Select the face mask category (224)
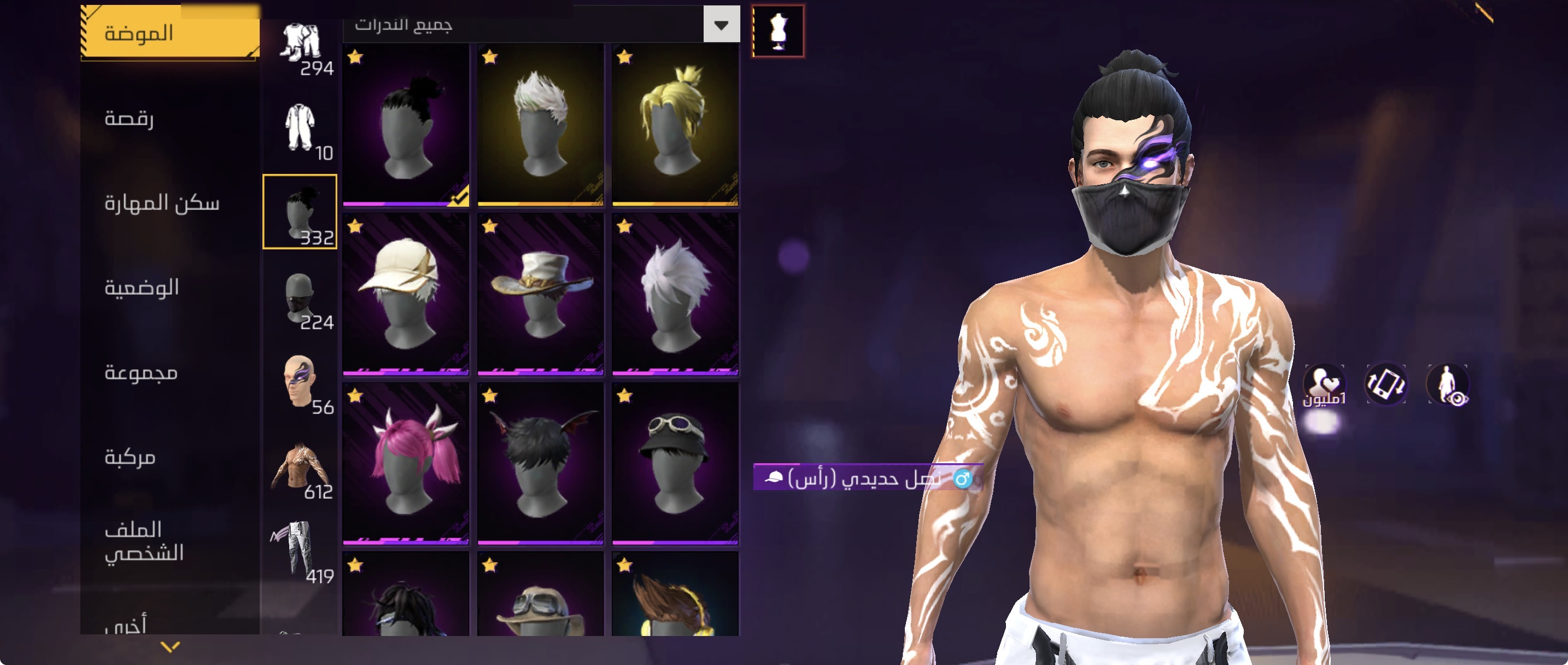1568x665 pixels. pos(300,299)
